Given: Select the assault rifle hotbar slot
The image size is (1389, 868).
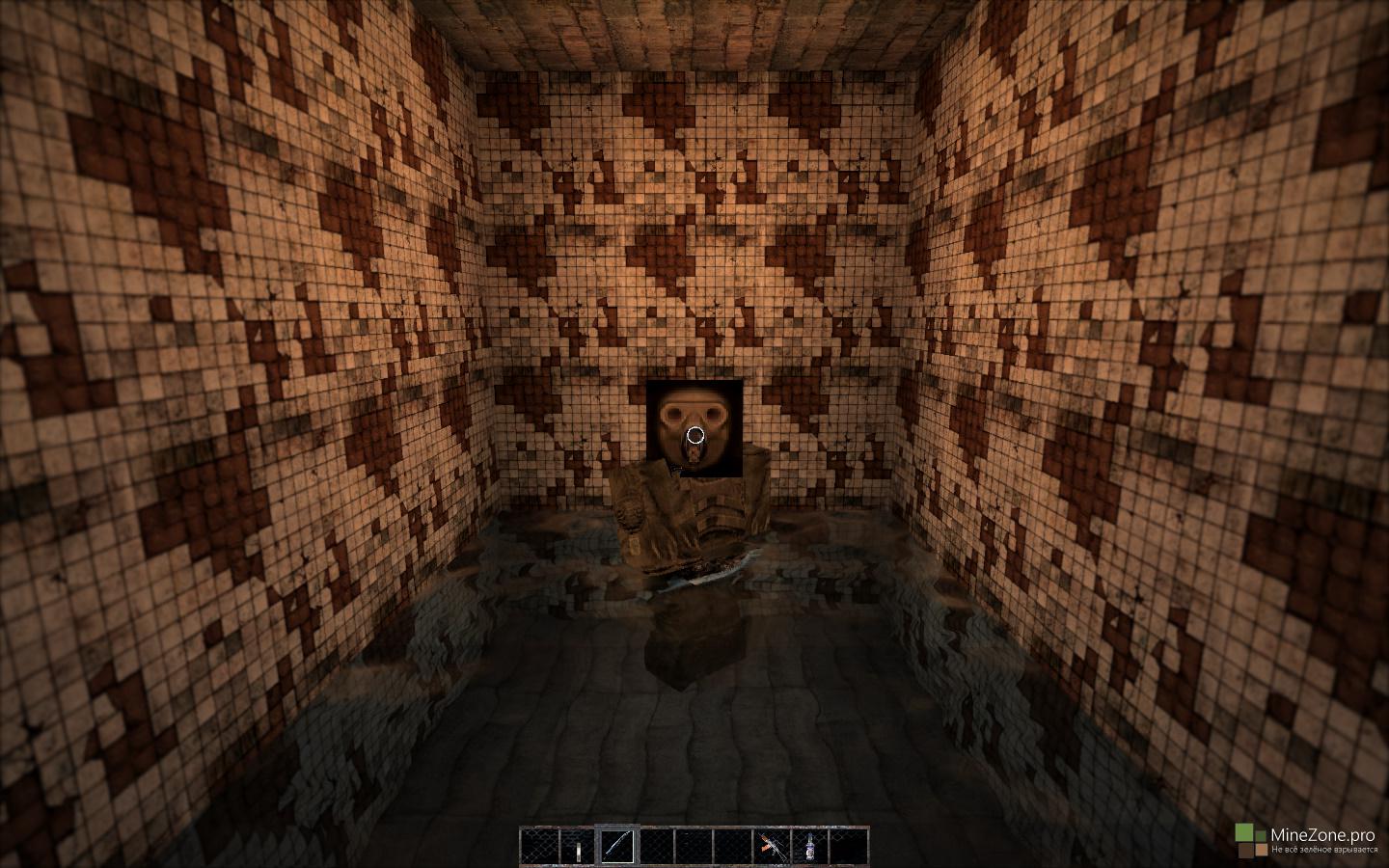Looking at the screenshot, I should click(771, 846).
